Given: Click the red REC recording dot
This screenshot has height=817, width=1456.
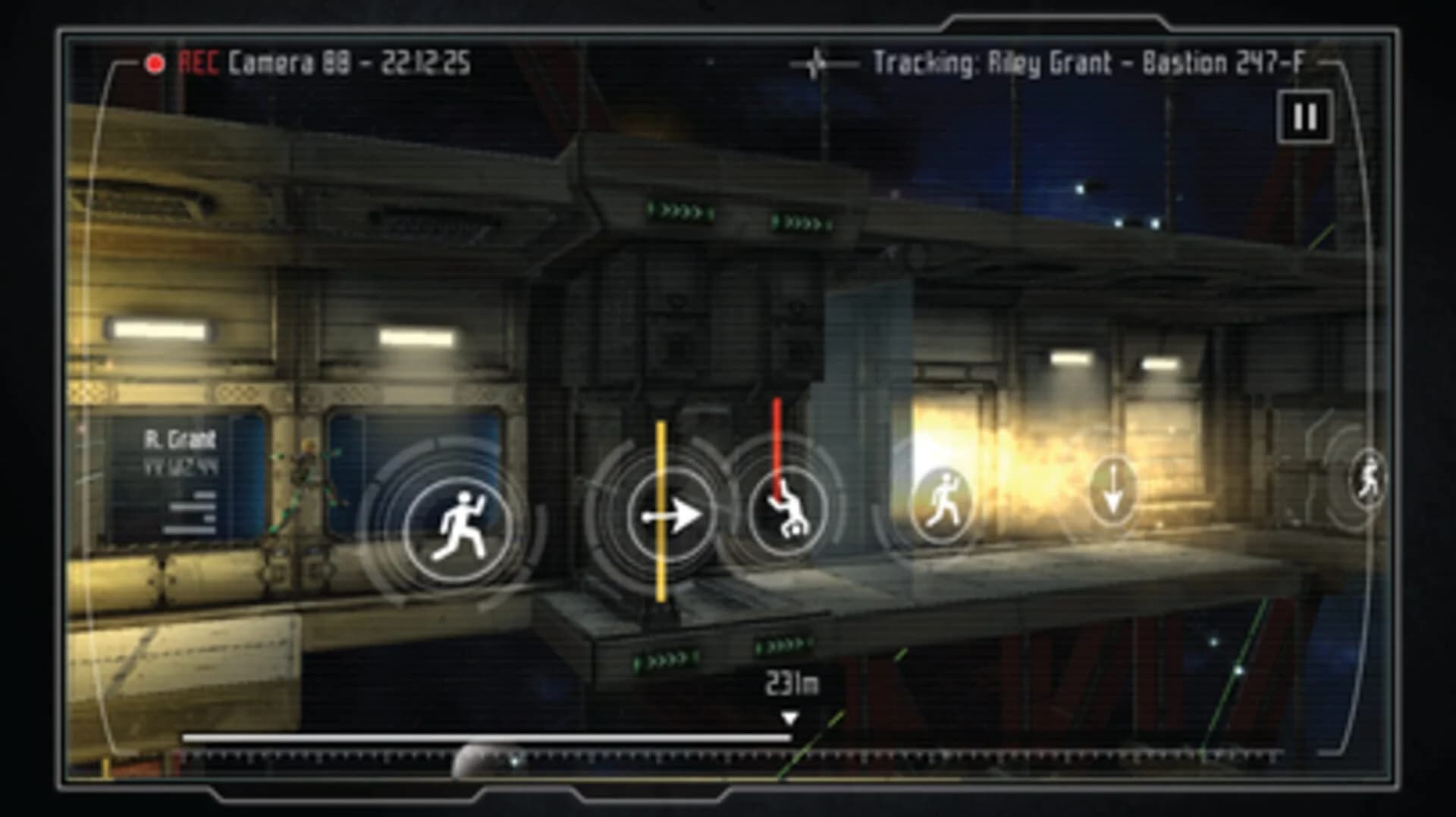Looking at the screenshot, I should click(156, 61).
